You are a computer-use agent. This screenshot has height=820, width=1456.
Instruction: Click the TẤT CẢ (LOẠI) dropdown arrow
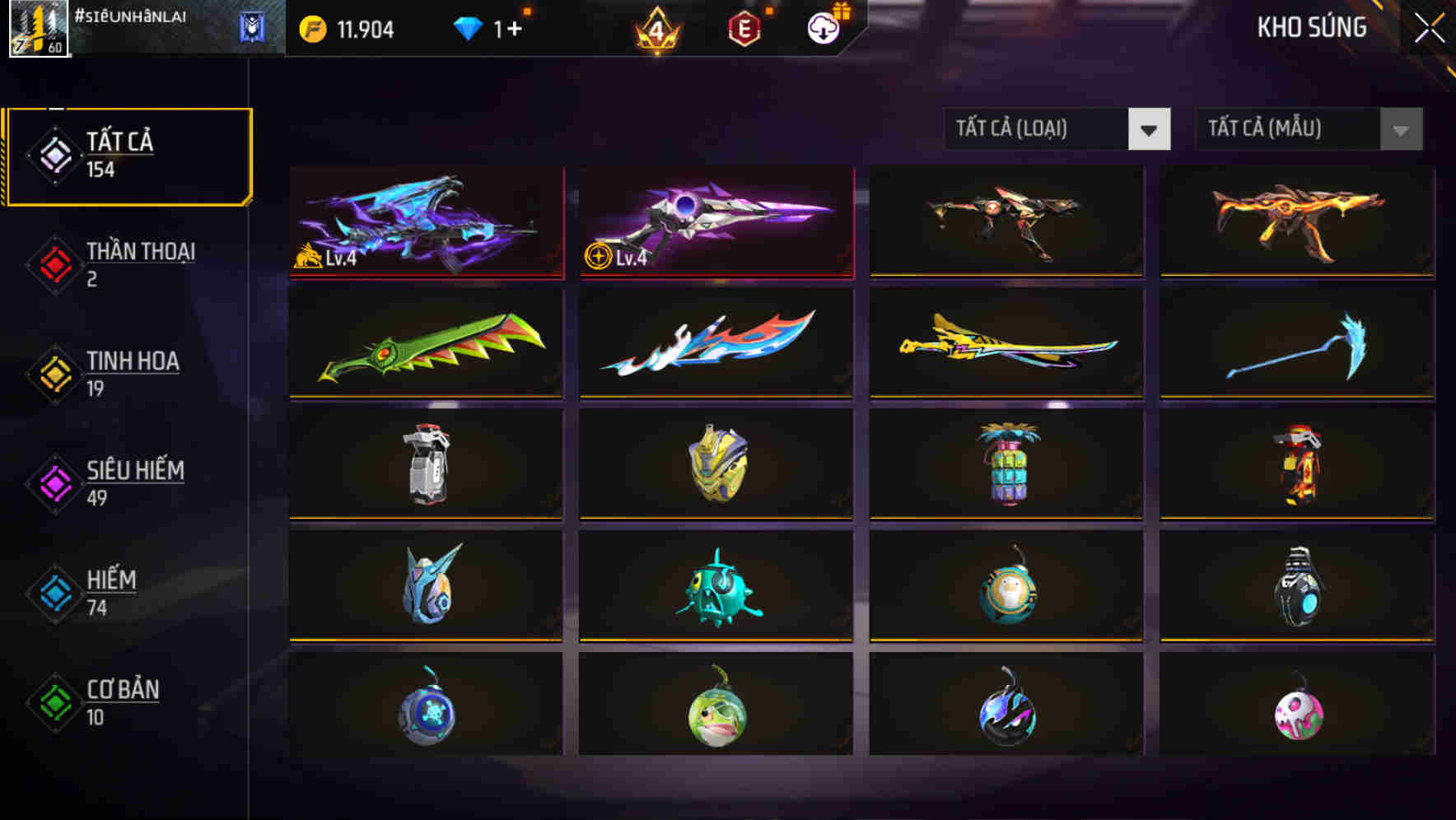(x=1150, y=129)
